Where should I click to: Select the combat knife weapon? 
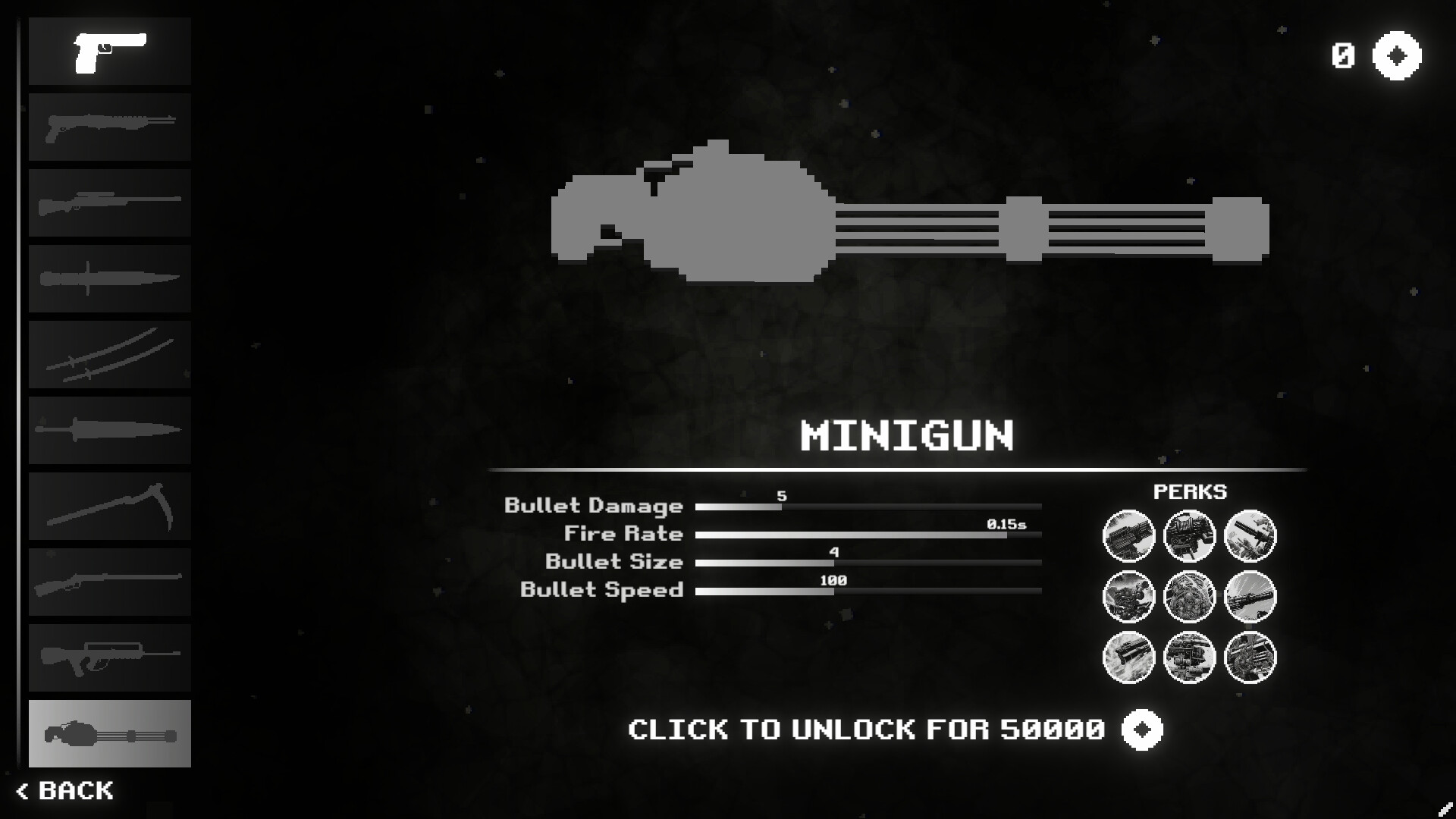[109, 278]
